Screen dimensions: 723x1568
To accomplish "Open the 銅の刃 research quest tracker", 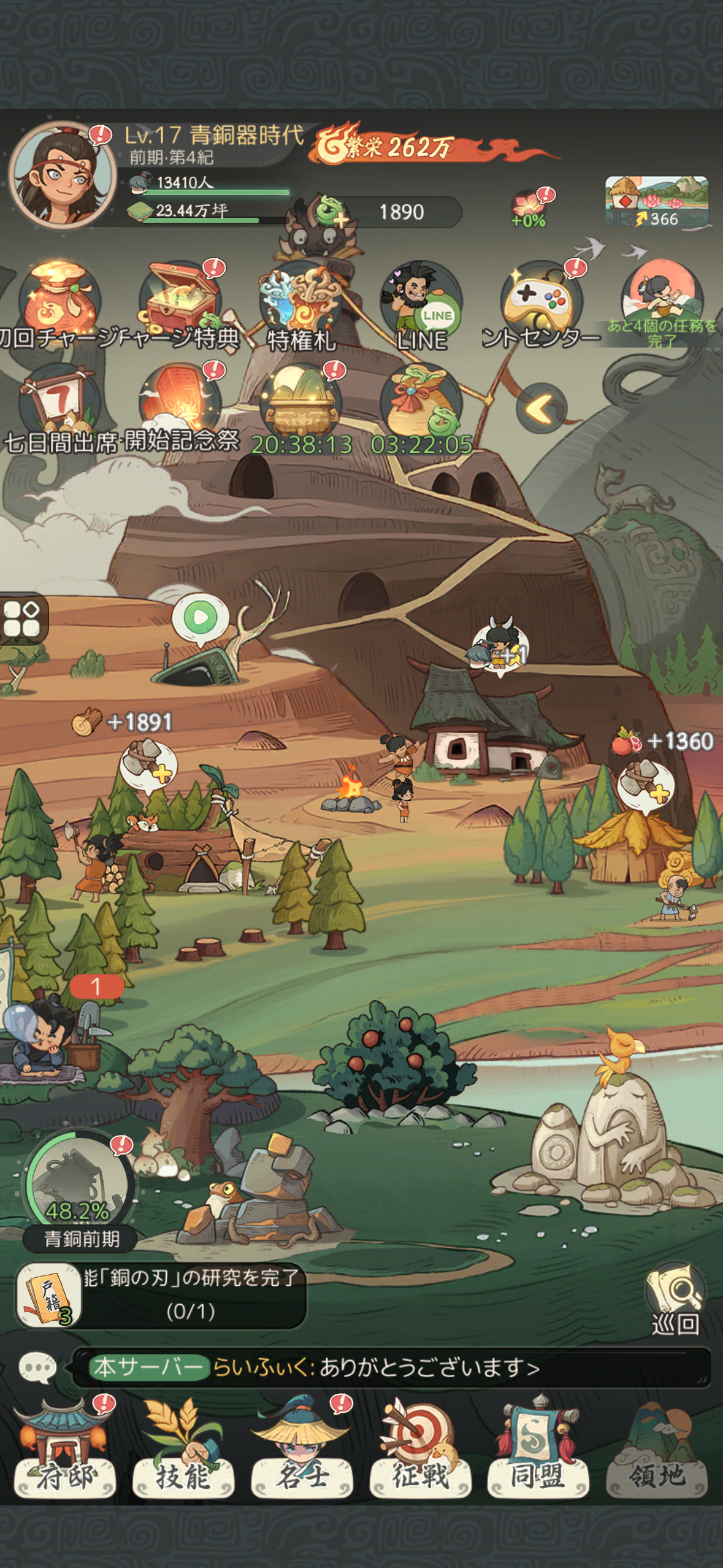I will tap(161, 1294).
